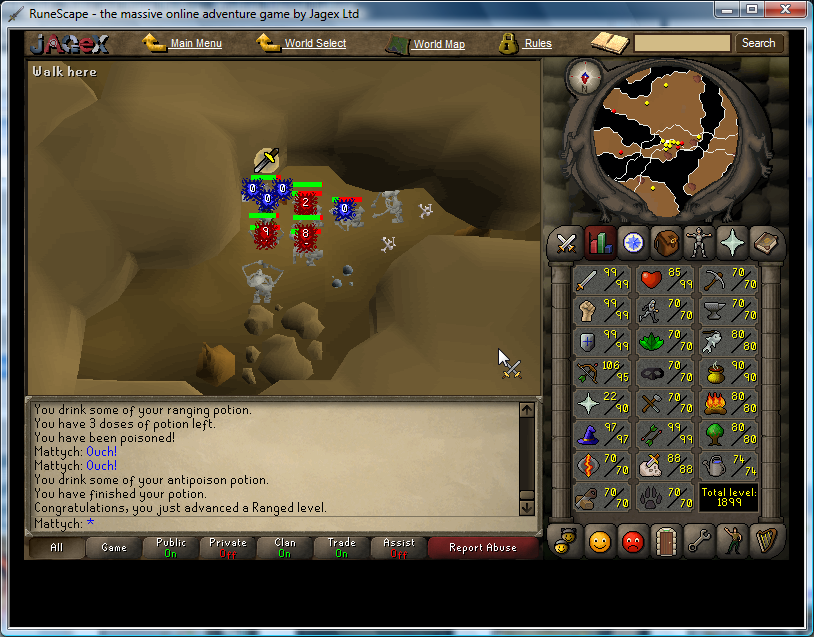Select the Firemaking skill
The height and width of the screenshot is (637, 814).
[x=727, y=404]
